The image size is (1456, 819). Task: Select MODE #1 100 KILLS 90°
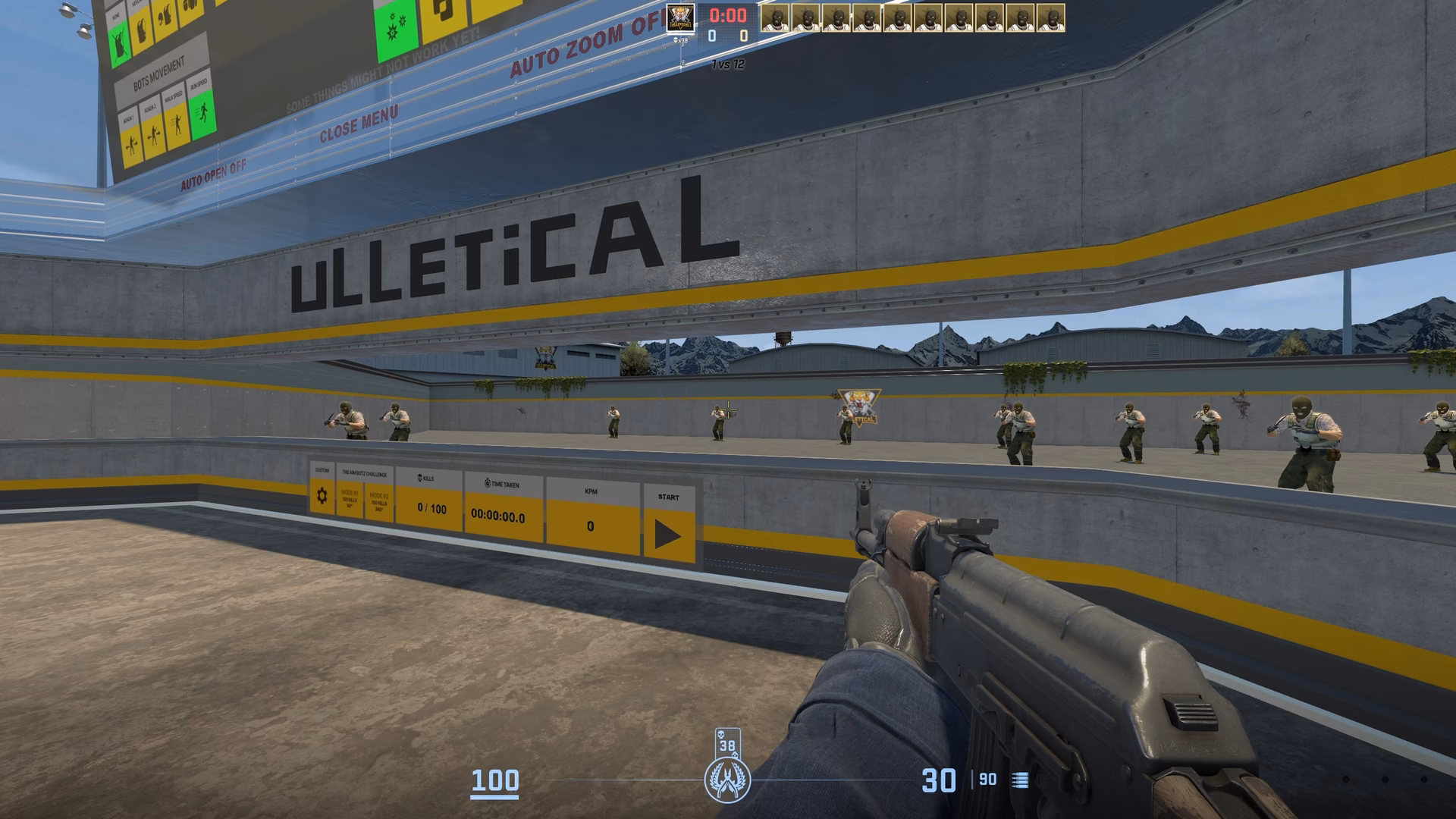point(349,499)
